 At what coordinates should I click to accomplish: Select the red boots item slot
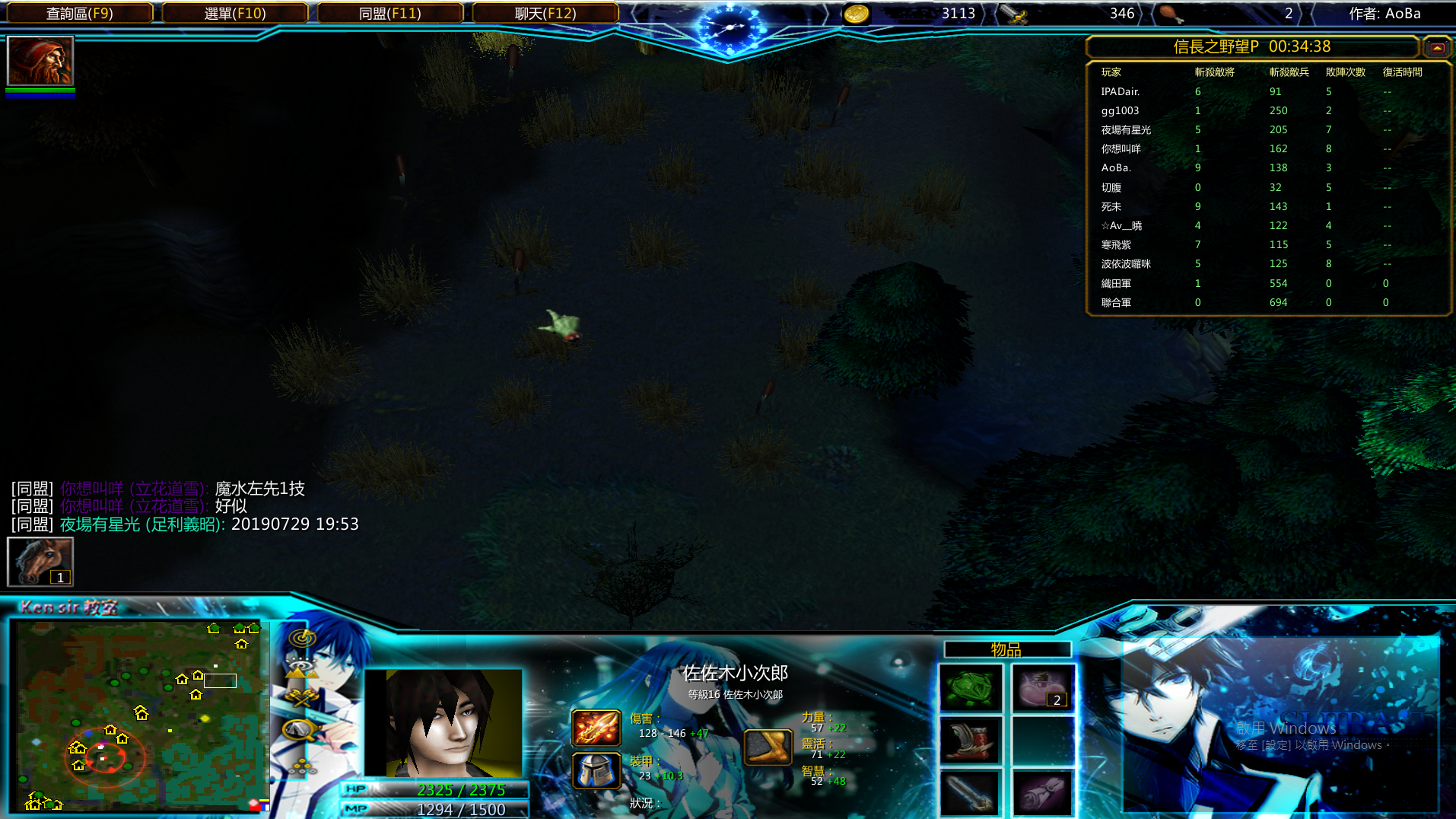click(x=970, y=740)
